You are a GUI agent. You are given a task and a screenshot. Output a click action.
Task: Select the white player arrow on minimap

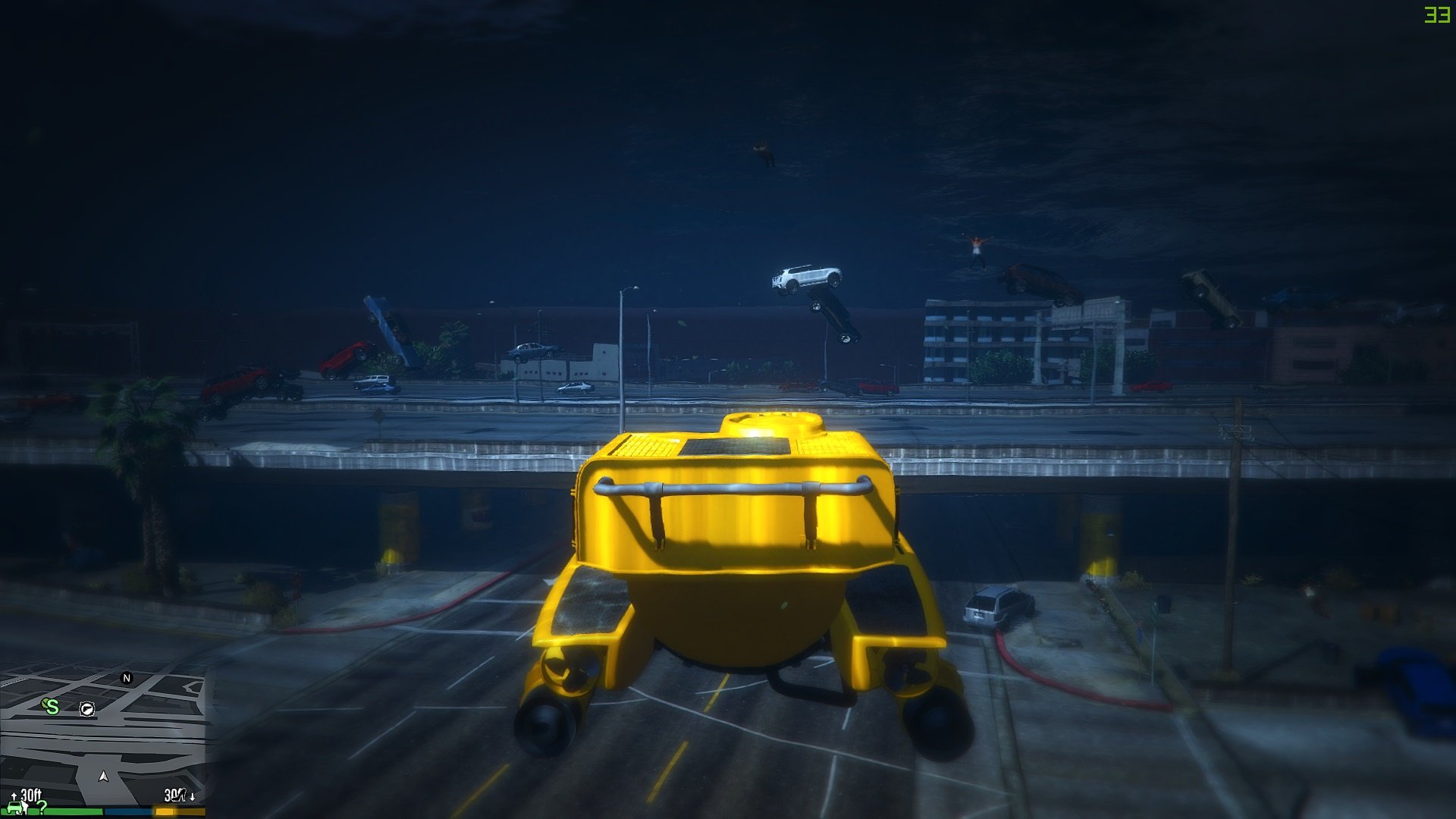[103, 777]
